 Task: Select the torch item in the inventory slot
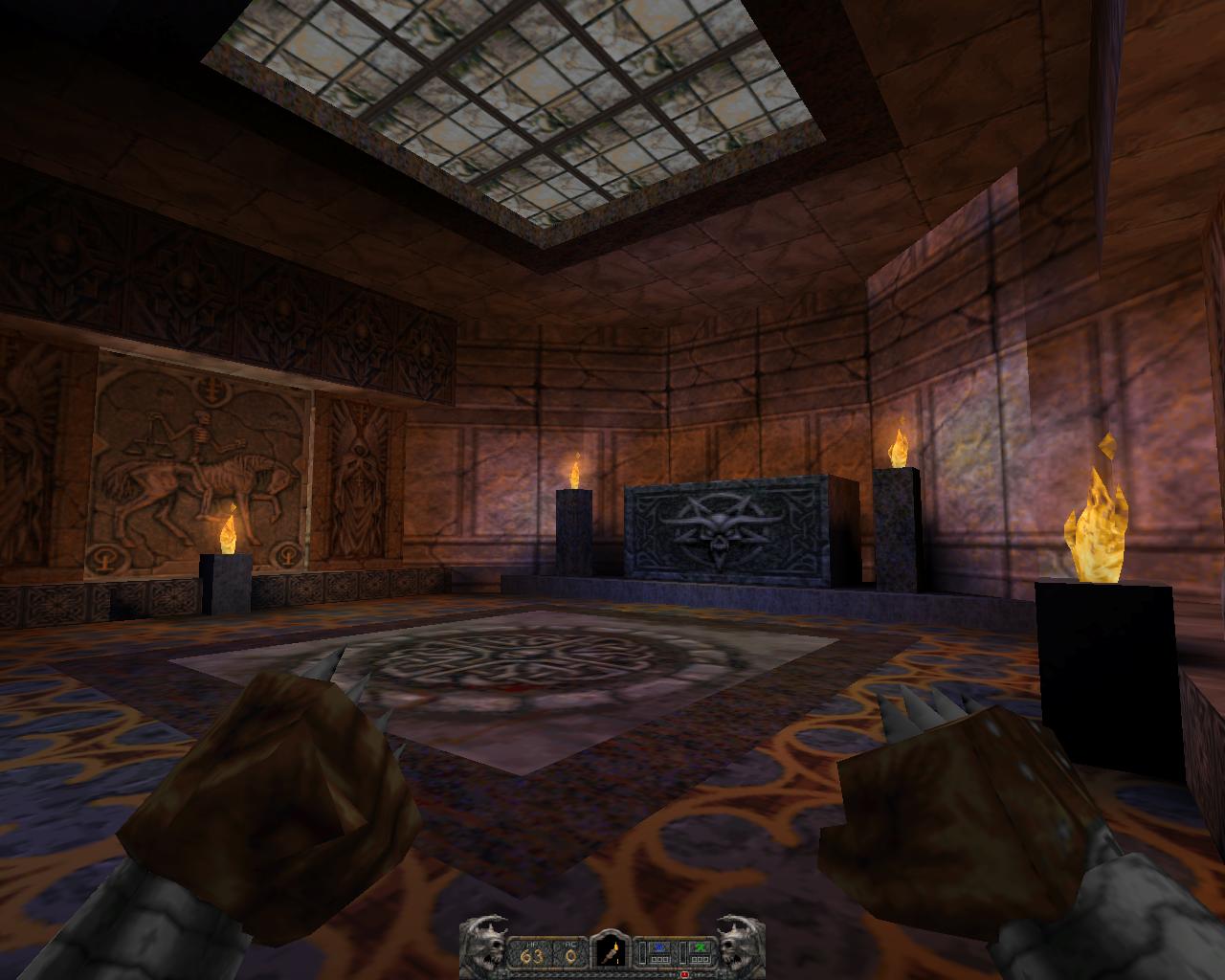point(608,951)
